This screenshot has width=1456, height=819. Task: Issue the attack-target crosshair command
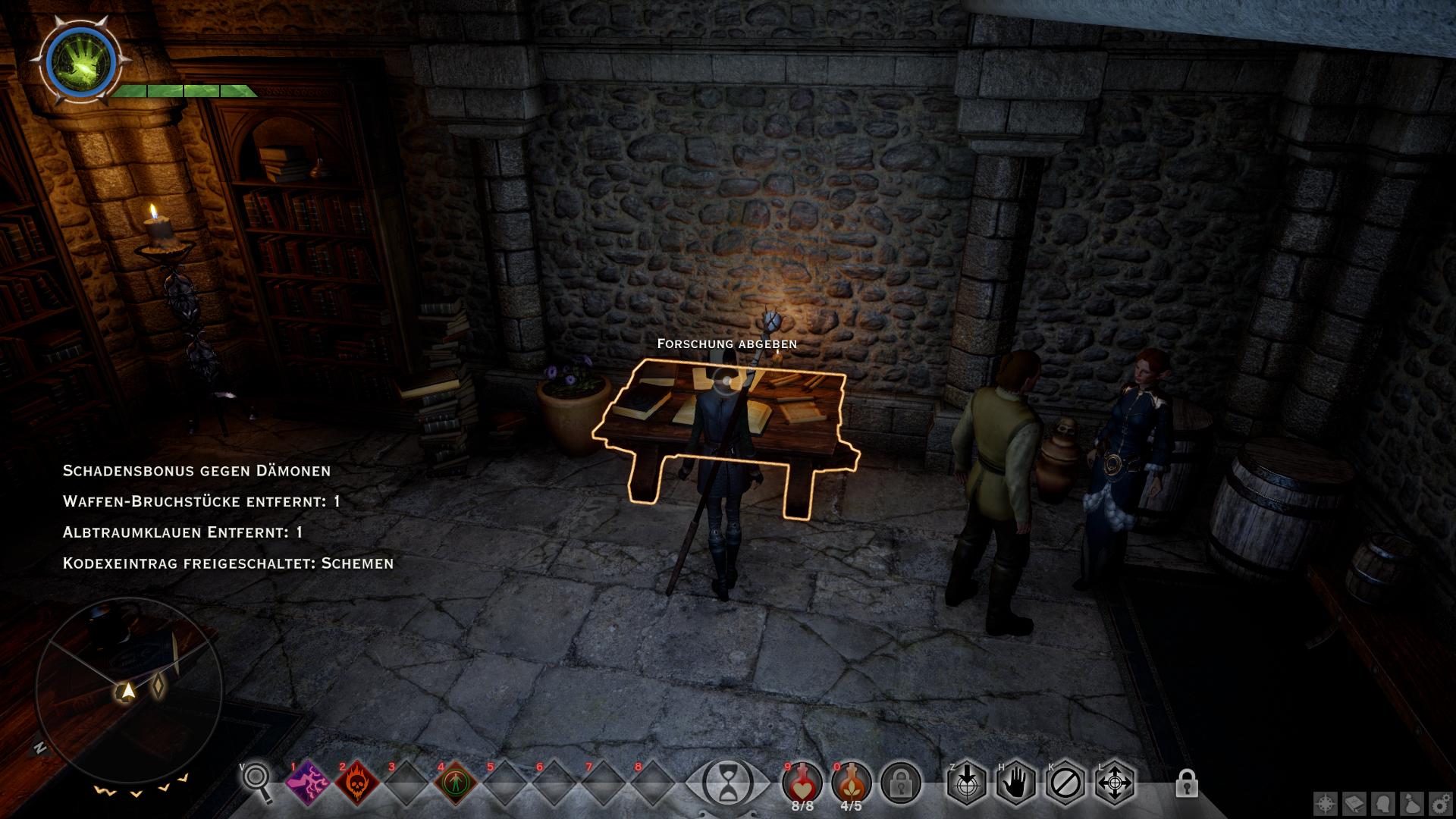[967, 783]
